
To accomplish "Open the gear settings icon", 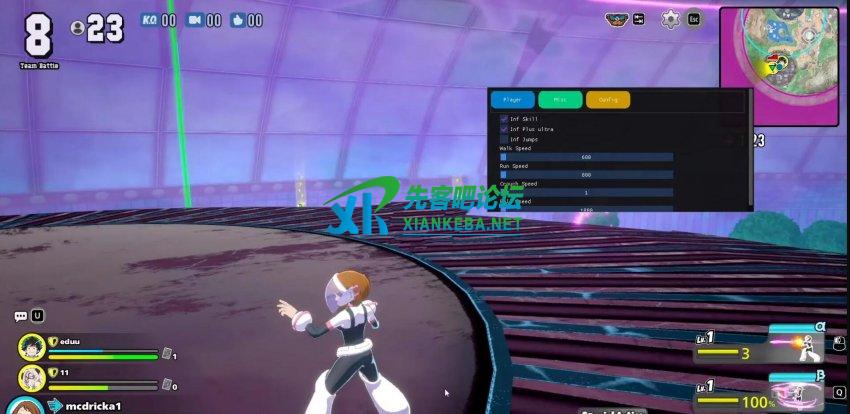I will pyautogui.click(x=670, y=19).
